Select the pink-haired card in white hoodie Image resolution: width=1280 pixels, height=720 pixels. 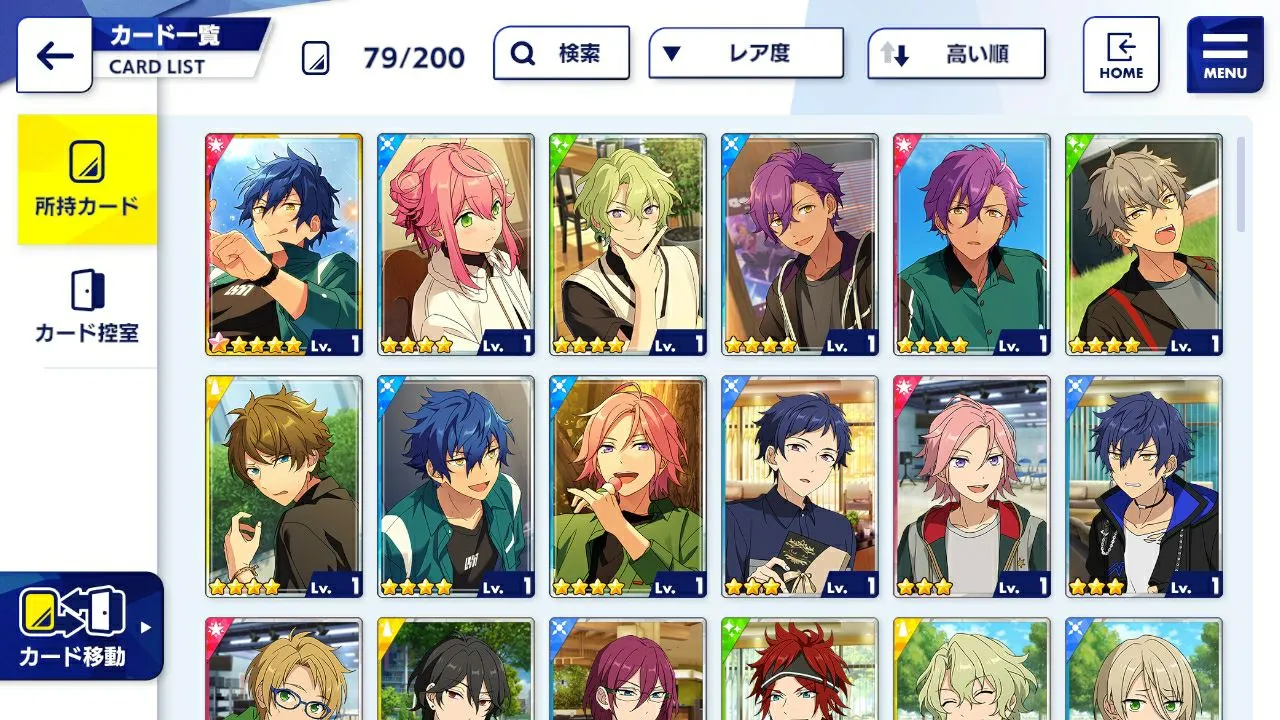pos(456,244)
